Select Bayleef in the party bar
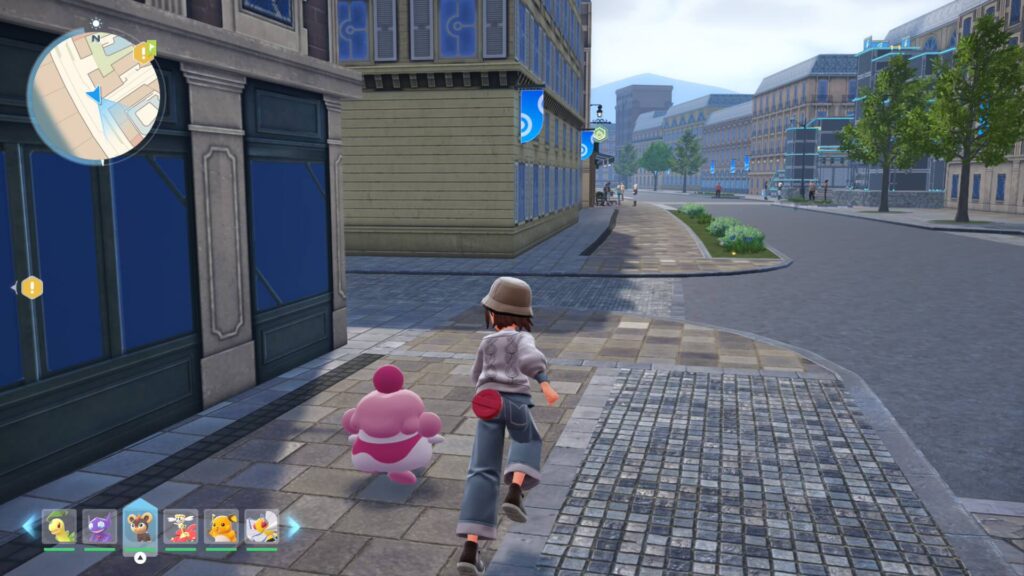Image resolution: width=1024 pixels, height=576 pixels. click(60, 527)
